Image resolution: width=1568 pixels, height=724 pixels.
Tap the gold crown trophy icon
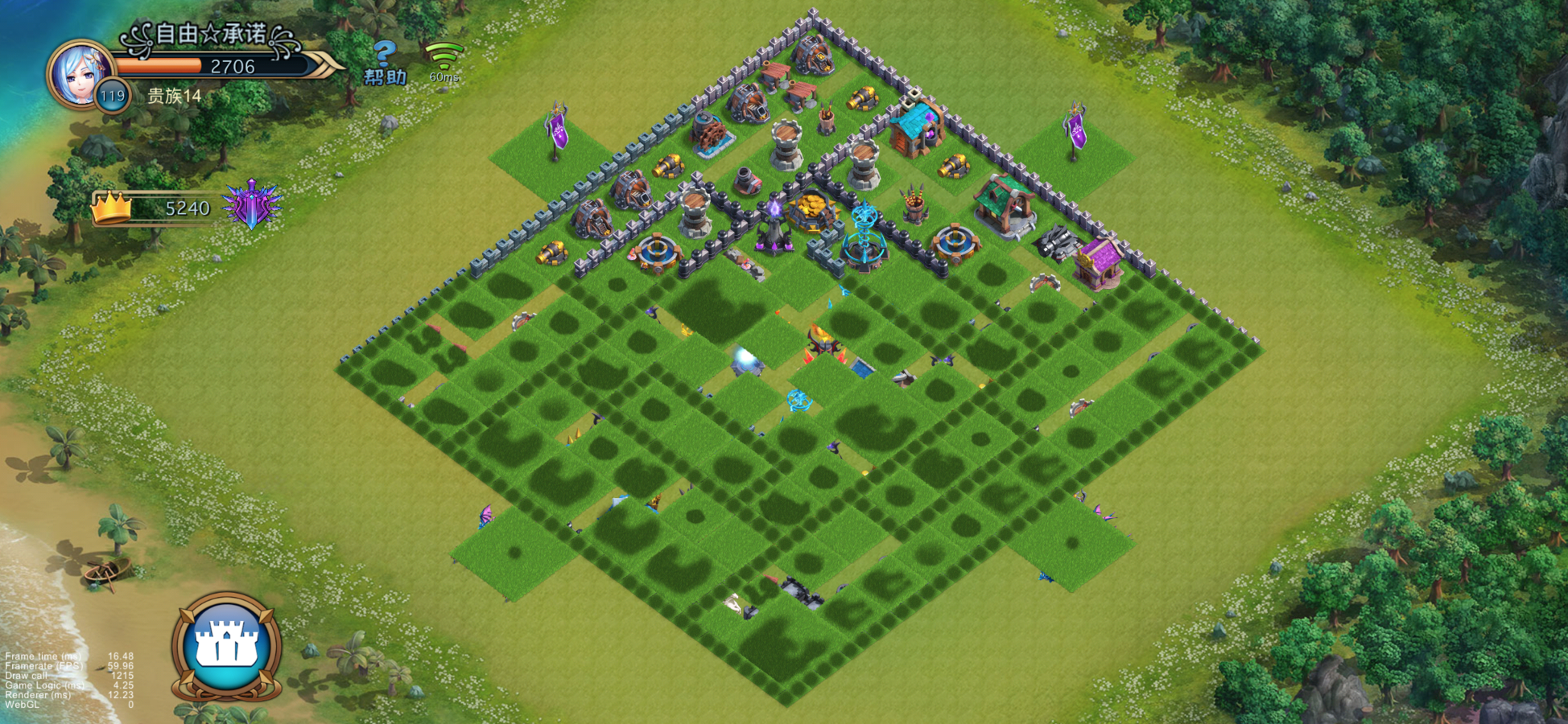pos(111,208)
